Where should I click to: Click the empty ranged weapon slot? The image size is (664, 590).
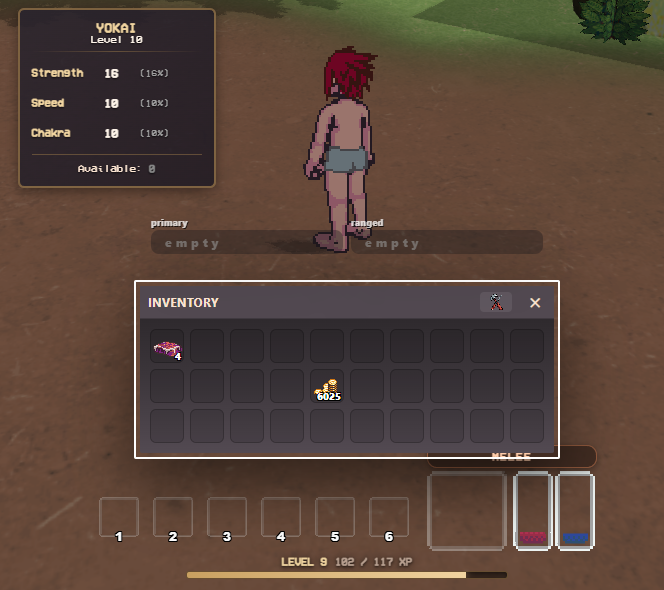(446, 243)
